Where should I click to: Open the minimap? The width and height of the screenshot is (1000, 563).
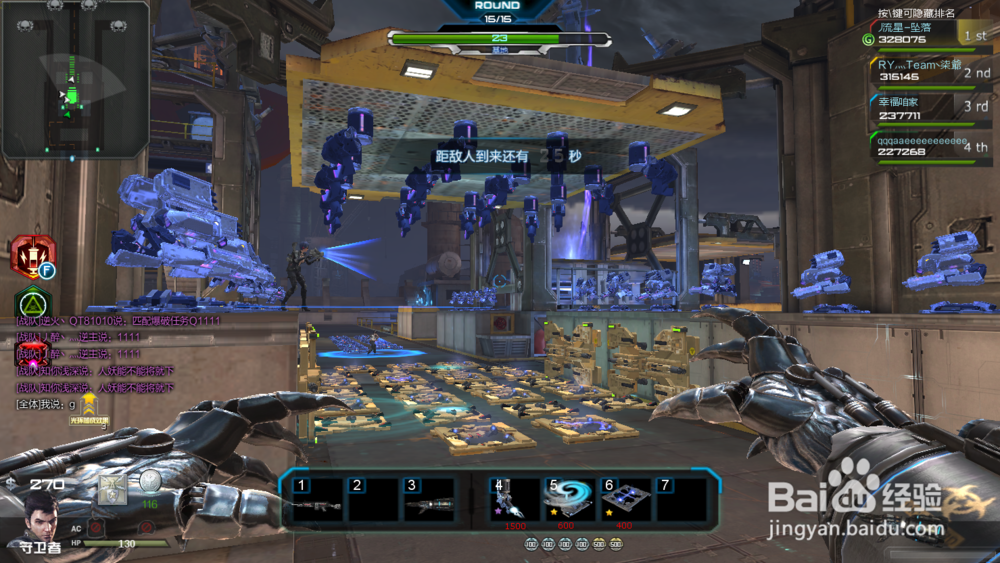click(75, 78)
